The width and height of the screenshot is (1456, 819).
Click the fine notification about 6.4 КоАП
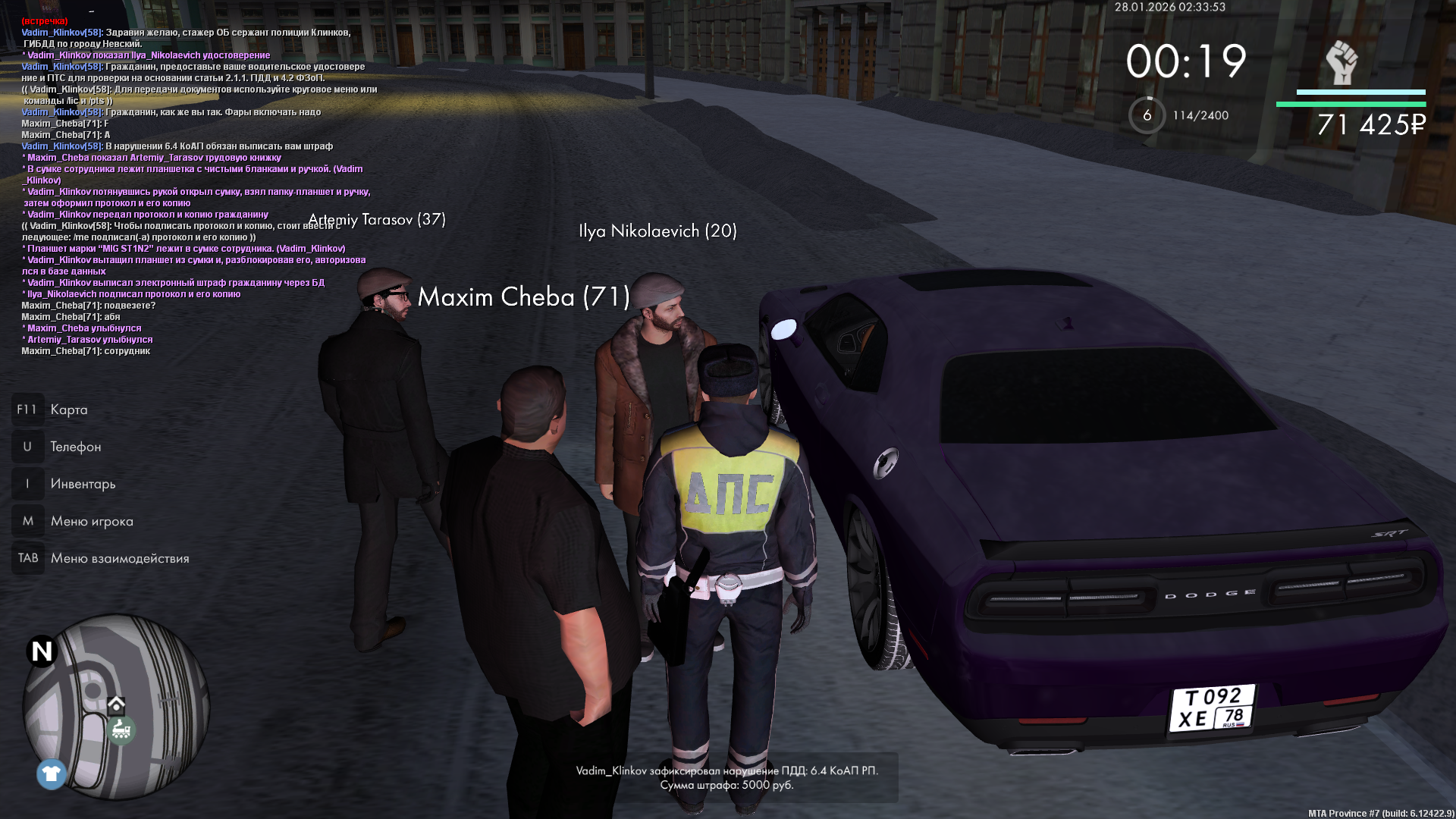pyautogui.click(x=726, y=777)
